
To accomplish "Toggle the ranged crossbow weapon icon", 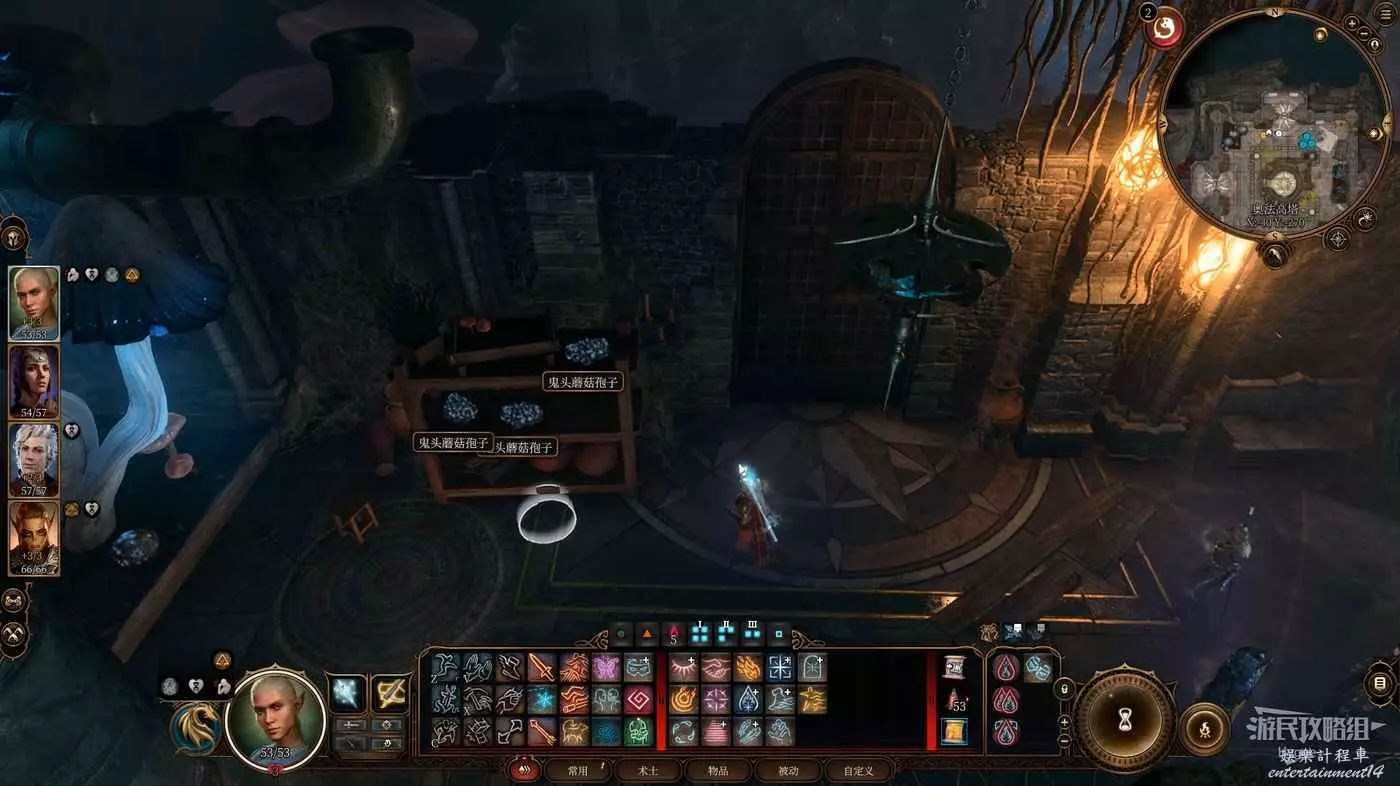I will coord(390,693).
